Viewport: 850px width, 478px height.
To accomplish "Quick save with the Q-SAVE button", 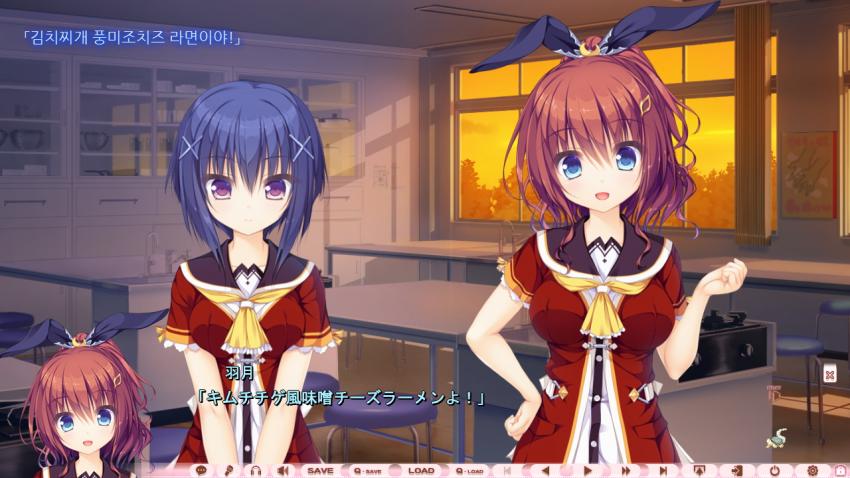I will point(367,470).
